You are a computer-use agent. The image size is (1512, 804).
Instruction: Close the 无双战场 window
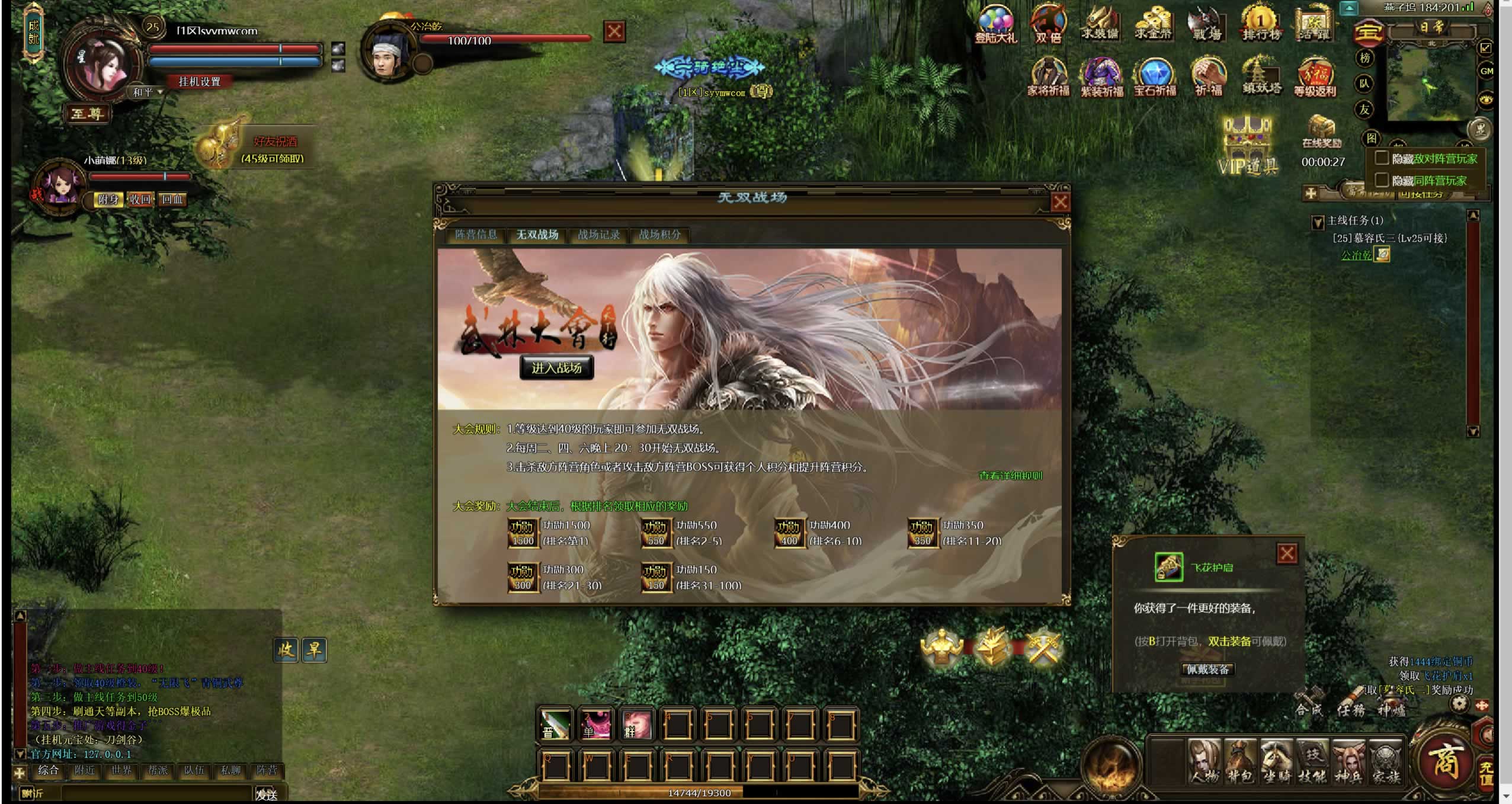point(1060,203)
